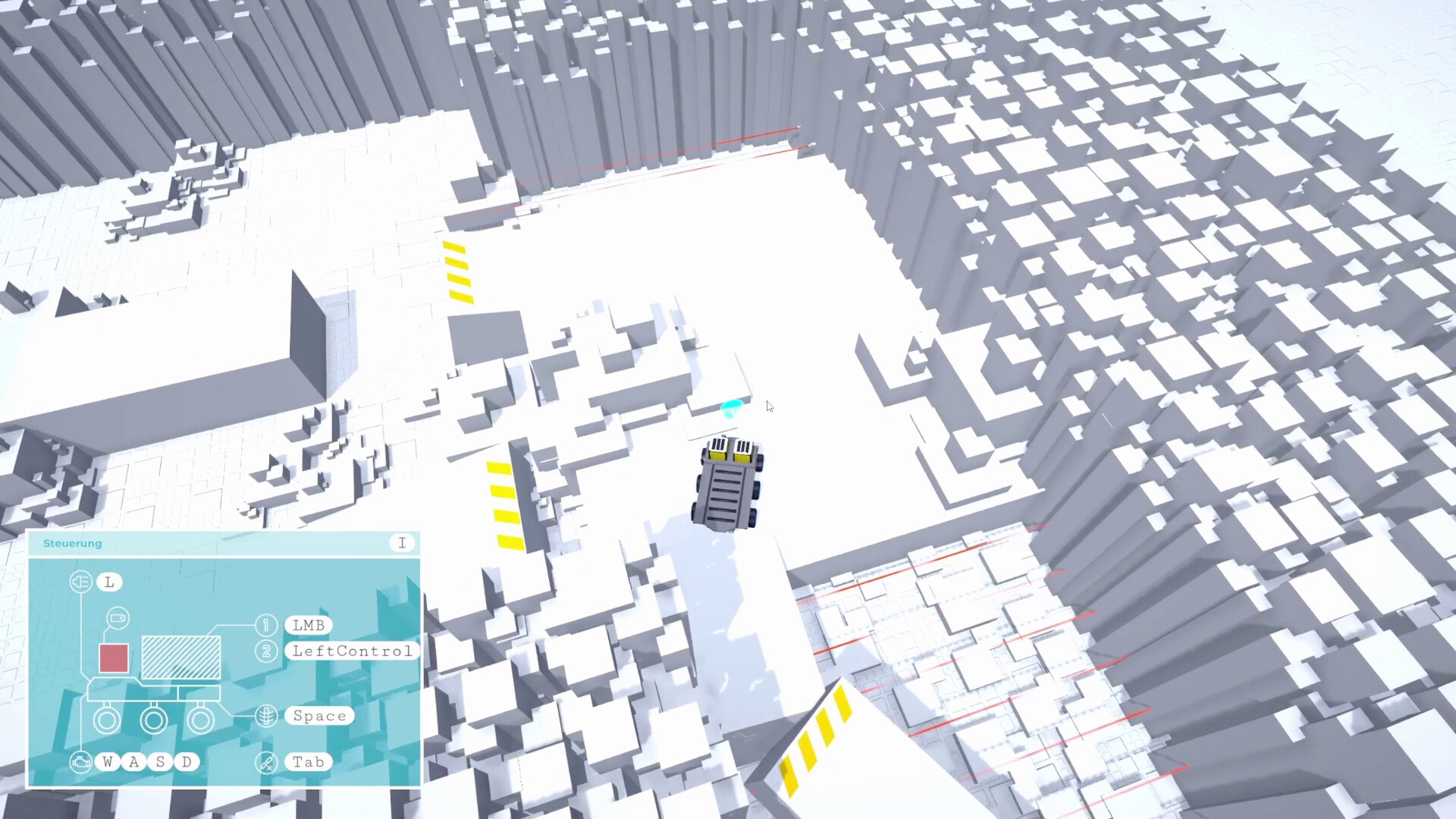The width and height of the screenshot is (1456, 819).
Task: Toggle headlights with the L key badge
Action: tap(108, 582)
